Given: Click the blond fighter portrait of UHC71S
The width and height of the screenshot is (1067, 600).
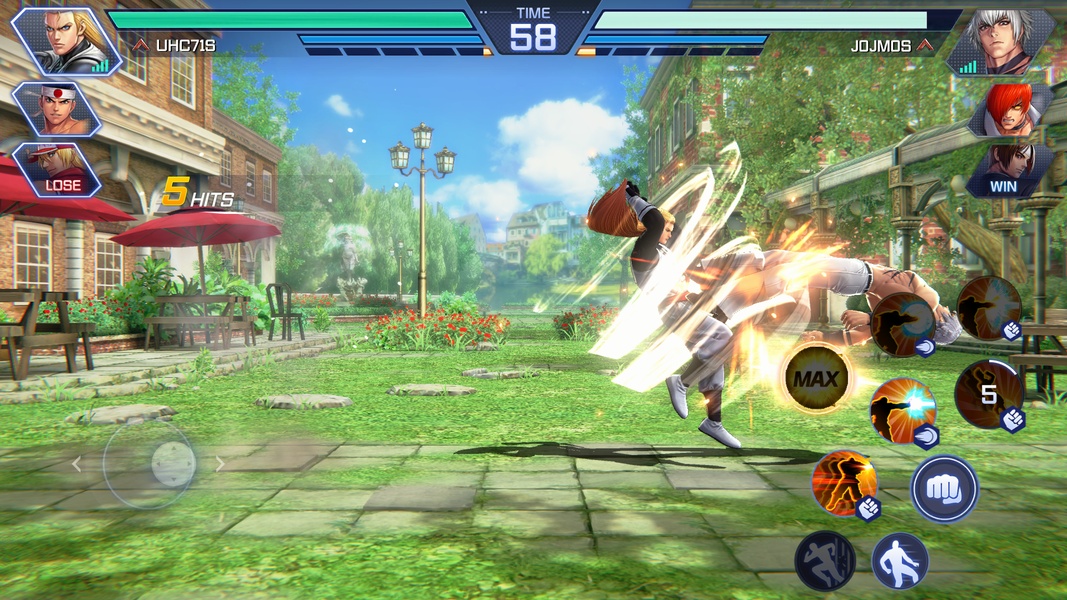Looking at the screenshot, I should (x=62, y=40).
